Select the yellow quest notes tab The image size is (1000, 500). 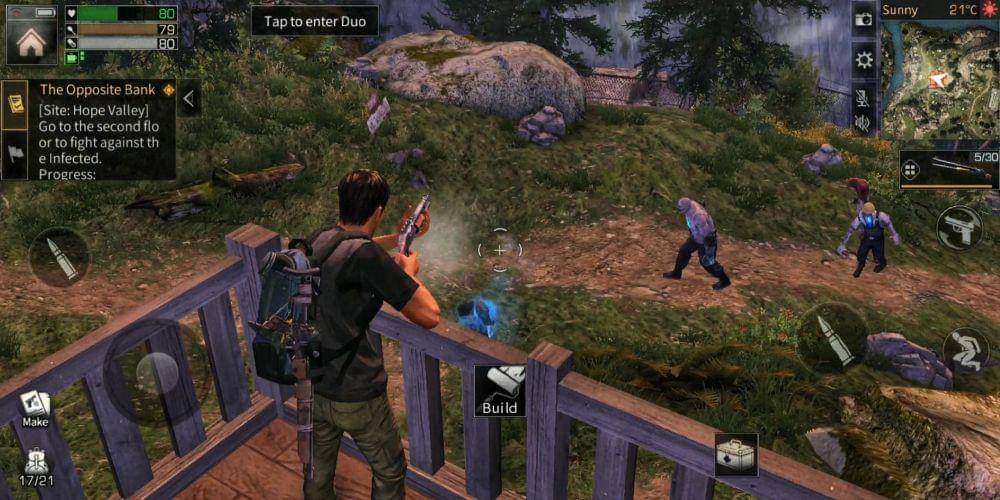tap(15, 104)
